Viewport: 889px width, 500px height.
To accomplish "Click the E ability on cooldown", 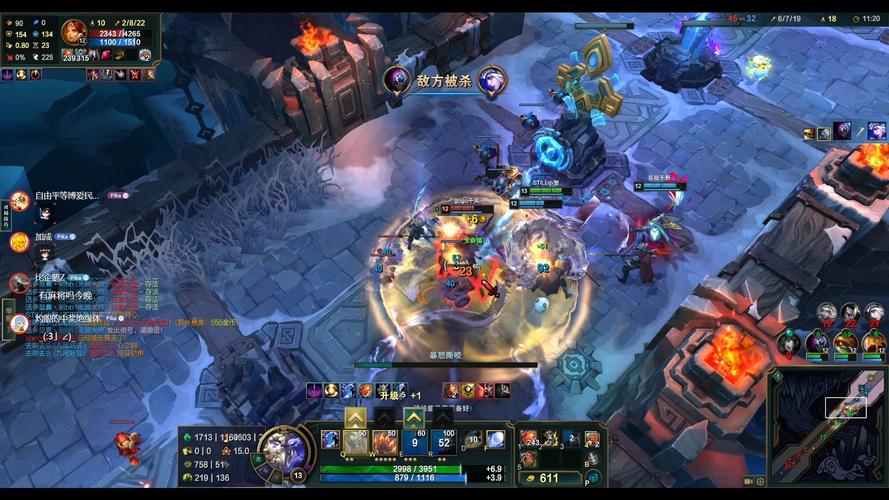I will (415, 443).
